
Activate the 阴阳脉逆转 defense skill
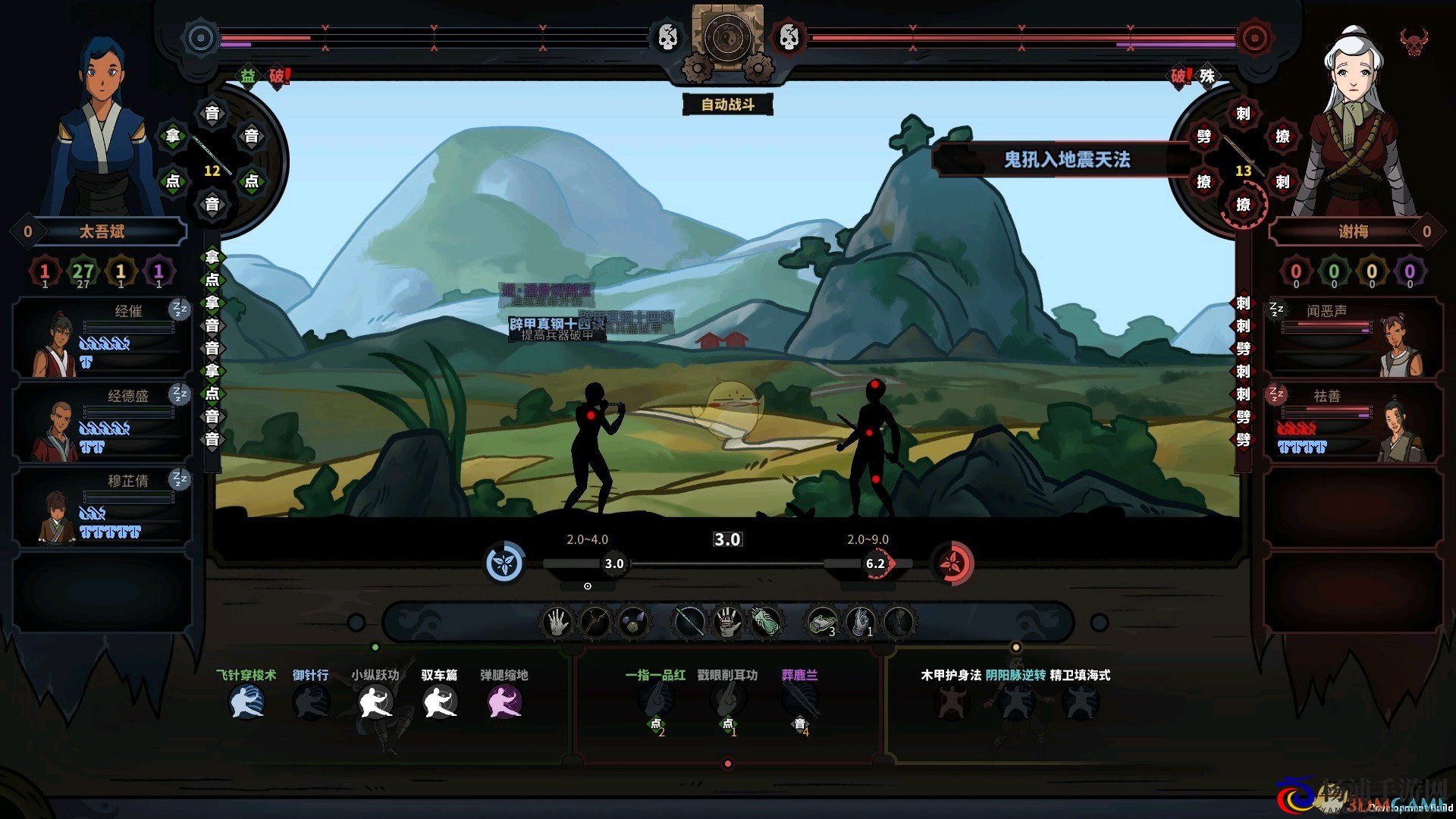pyautogui.click(x=1015, y=702)
